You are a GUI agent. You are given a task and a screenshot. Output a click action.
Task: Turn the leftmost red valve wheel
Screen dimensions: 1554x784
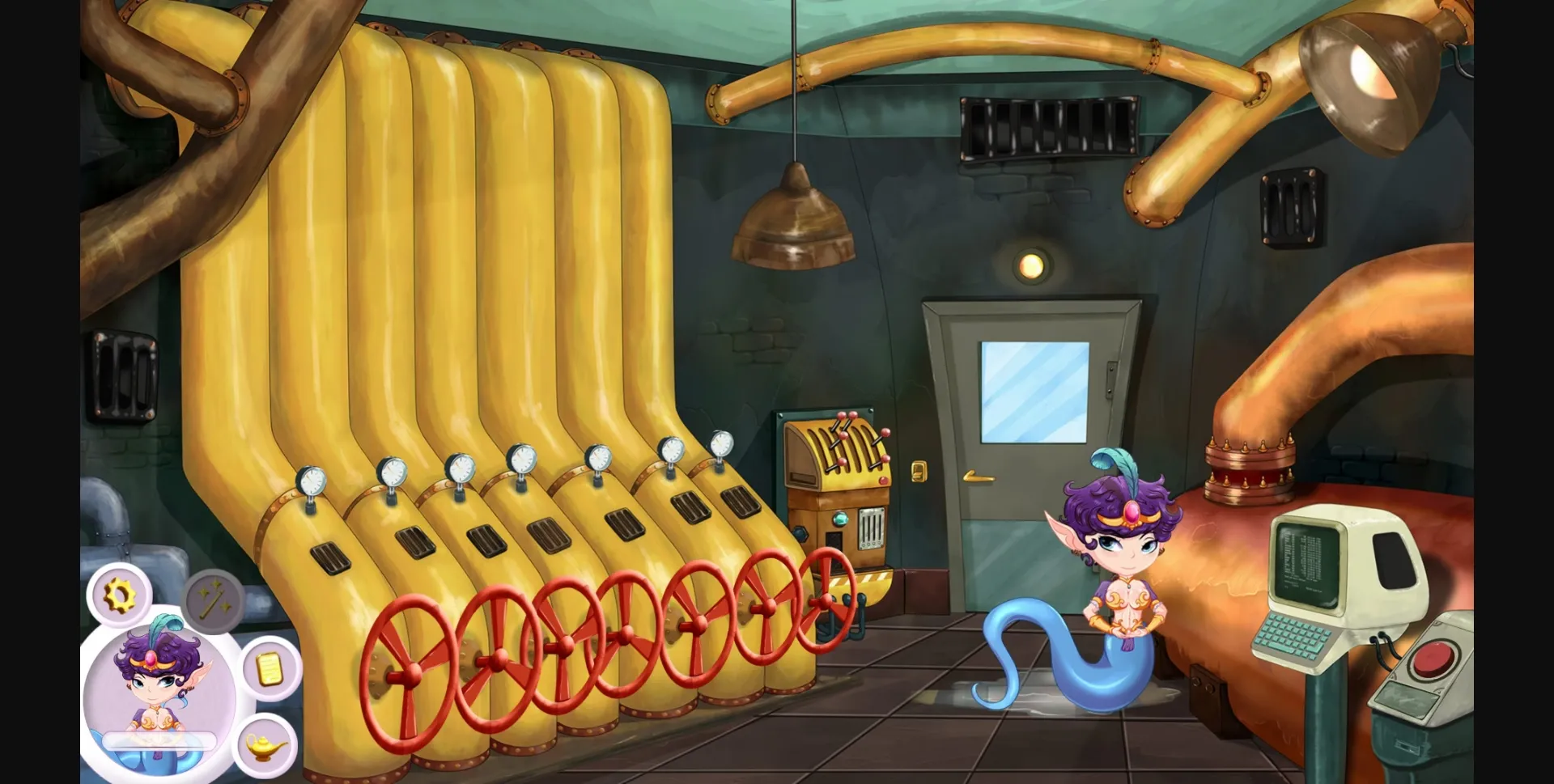click(x=412, y=672)
